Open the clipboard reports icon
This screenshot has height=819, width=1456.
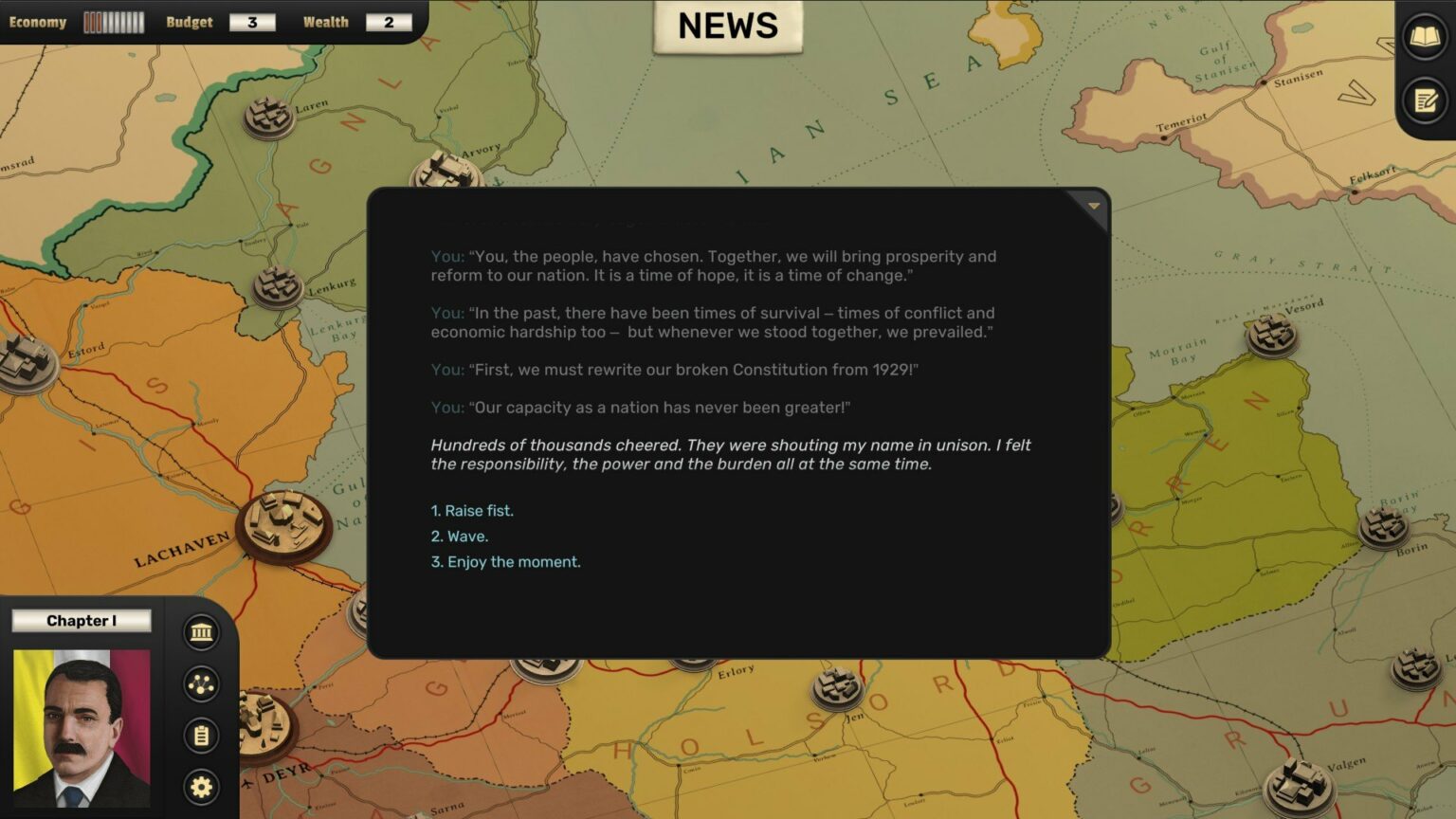(201, 736)
